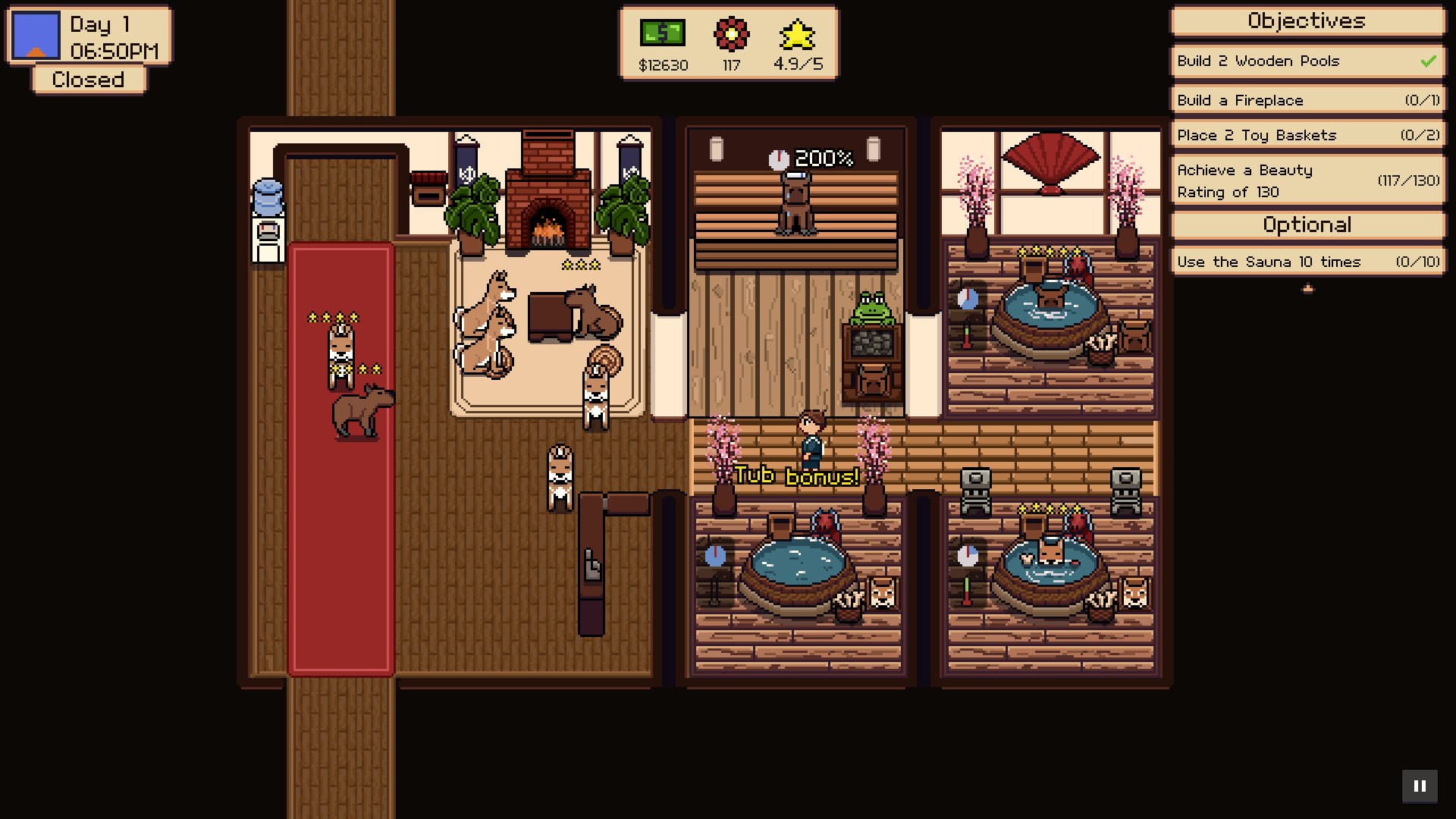Select the Closed status tab
Image resolution: width=1456 pixels, height=819 pixels.
click(x=87, y=79)
